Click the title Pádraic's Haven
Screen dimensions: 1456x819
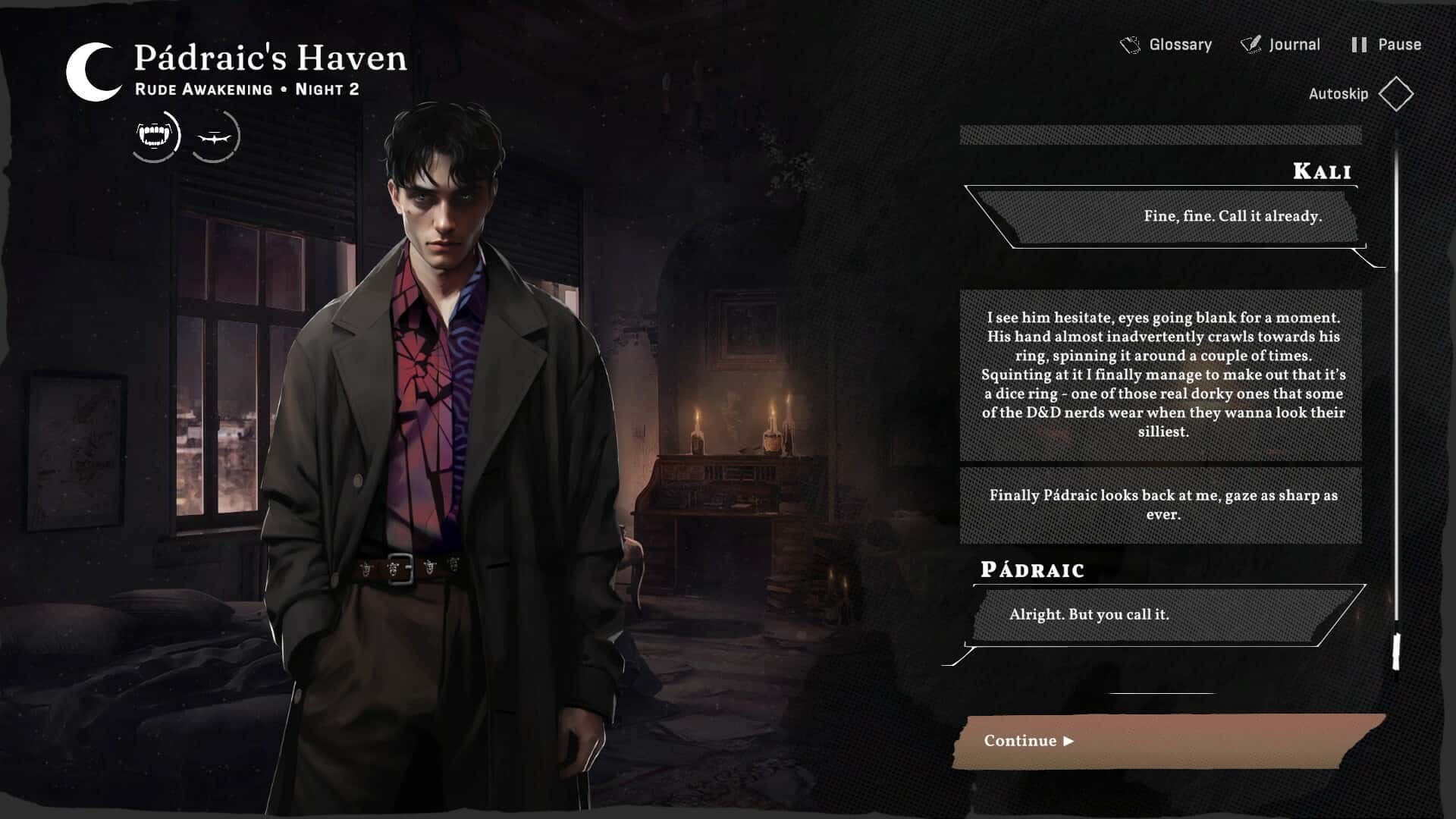(x=270, y=58)
